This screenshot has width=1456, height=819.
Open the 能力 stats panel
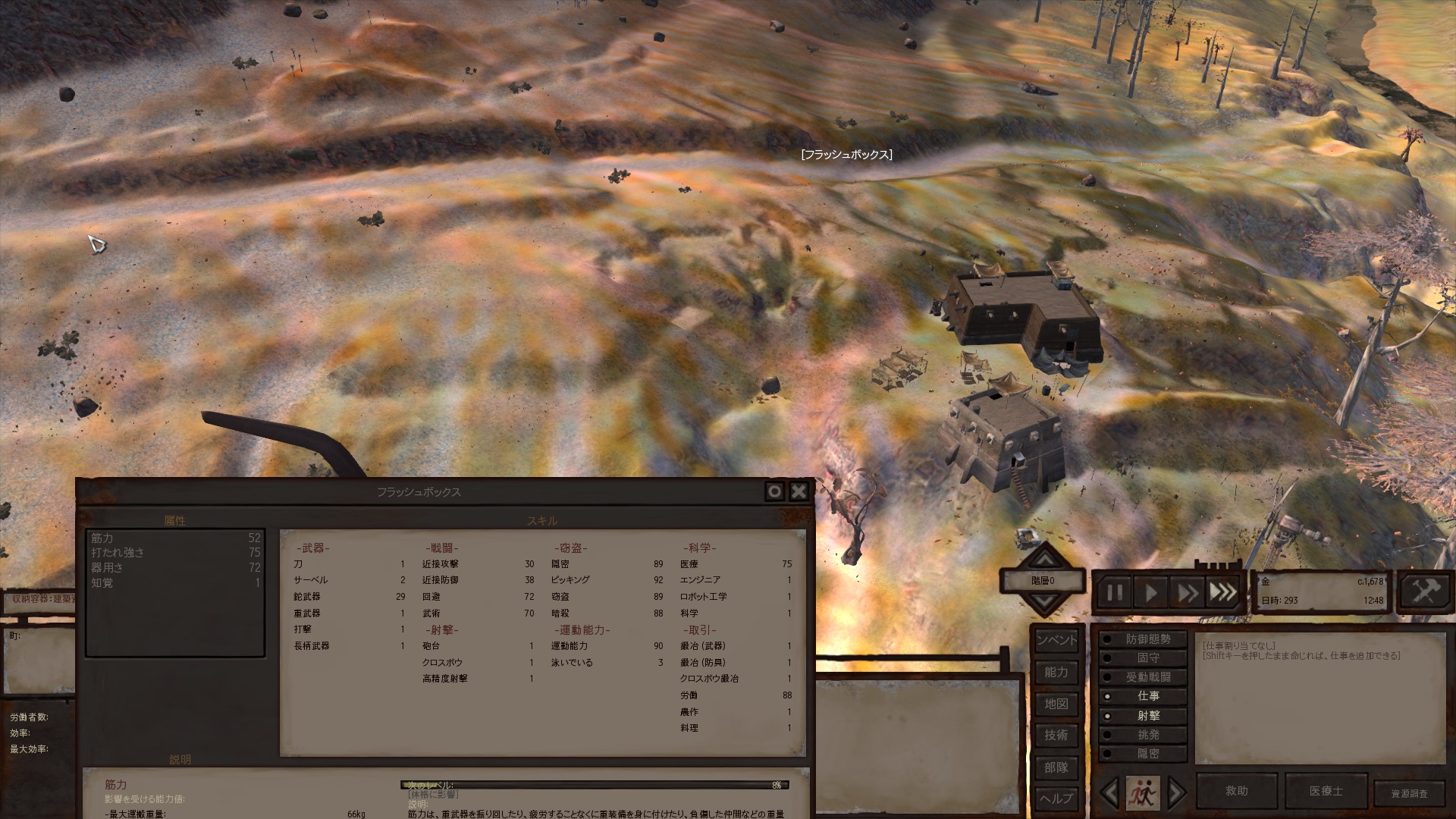[1056, 672]
